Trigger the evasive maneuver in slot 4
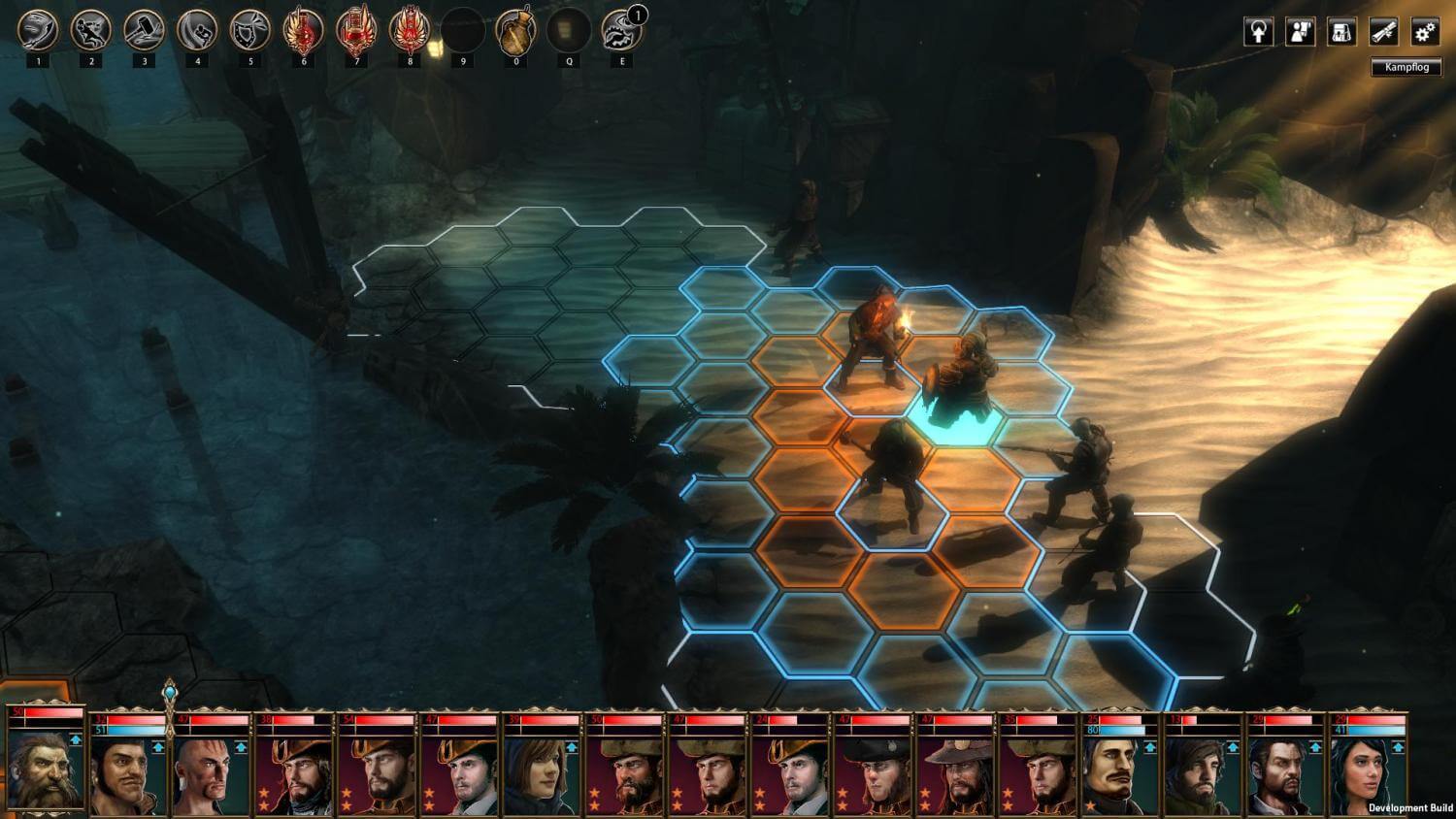The image size is (1456, 819). (198, 29)
